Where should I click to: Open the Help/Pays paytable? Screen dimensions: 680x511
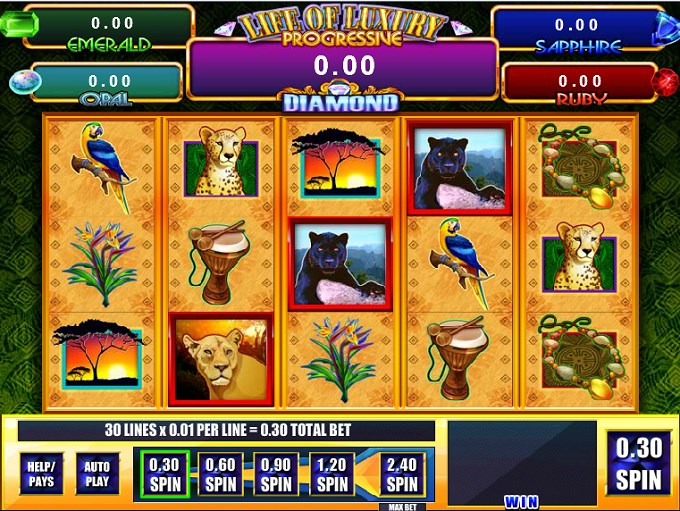tap(40, 473)
